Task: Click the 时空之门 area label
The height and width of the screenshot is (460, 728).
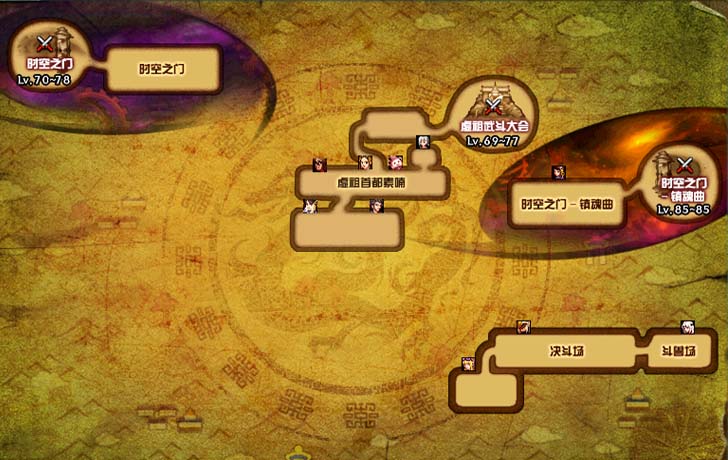Action: (x=162, y=70)
